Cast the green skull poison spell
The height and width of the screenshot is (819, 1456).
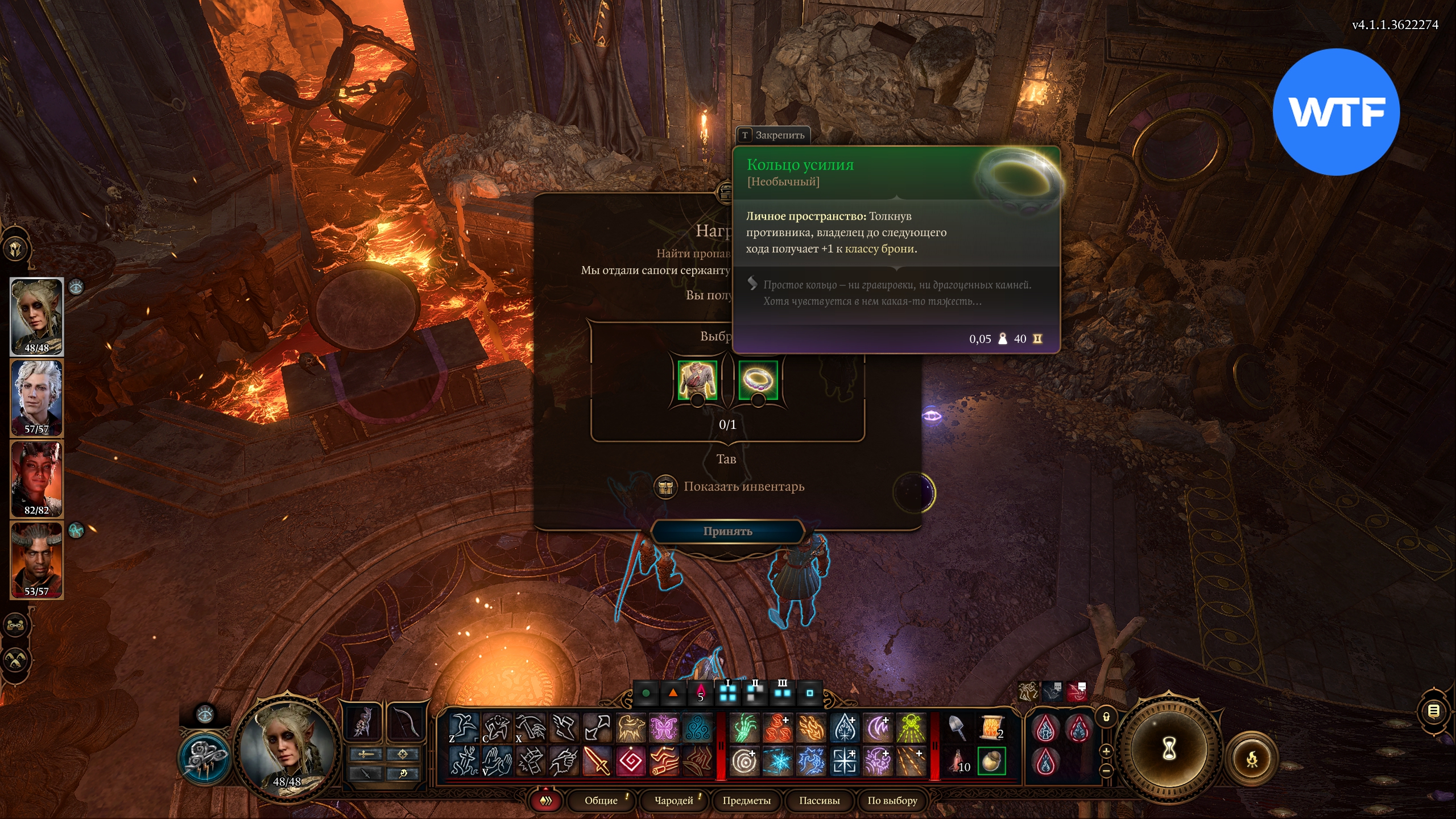911,728
